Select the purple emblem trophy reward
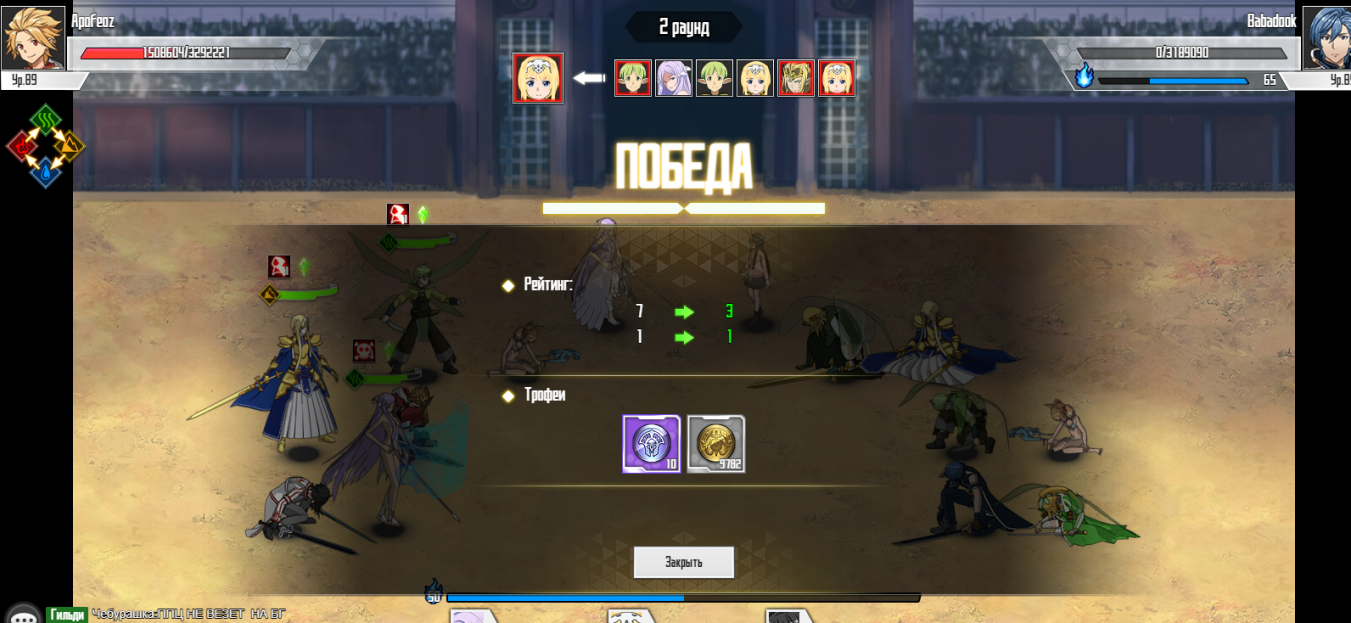Screen dimensions: 1351x623 (x=651, y=444)
